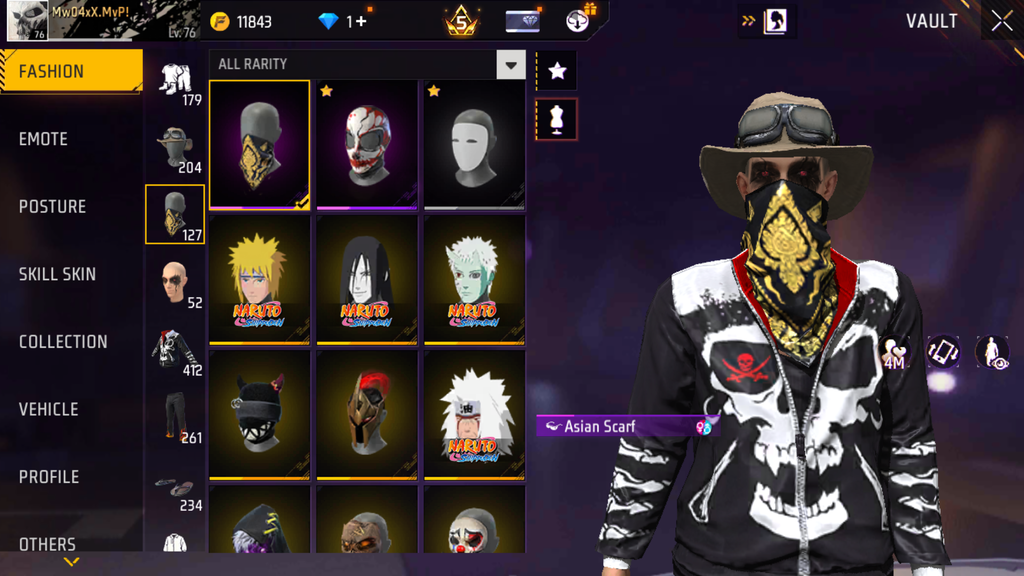Open the Skill Skin section
1024x576 pixels.
tap(57, 274)
